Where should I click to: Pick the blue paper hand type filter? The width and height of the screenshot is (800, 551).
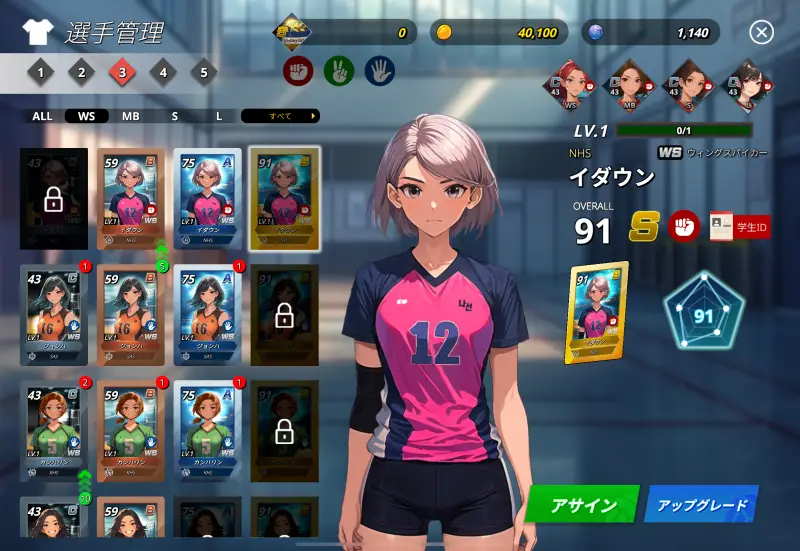coord(379,70)
